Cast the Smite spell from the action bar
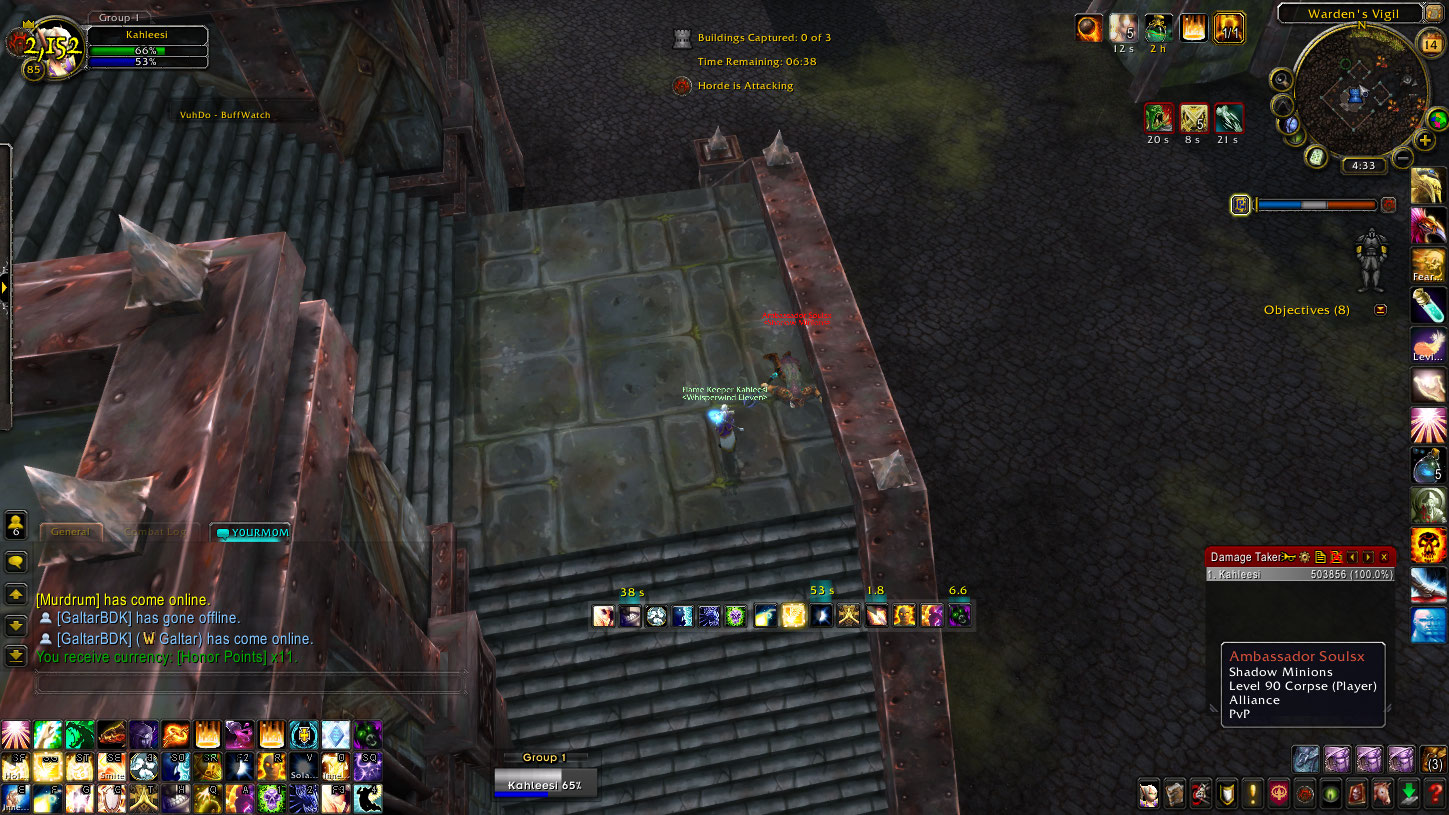Screen dimensions: 1449x815 click(110, 767)
